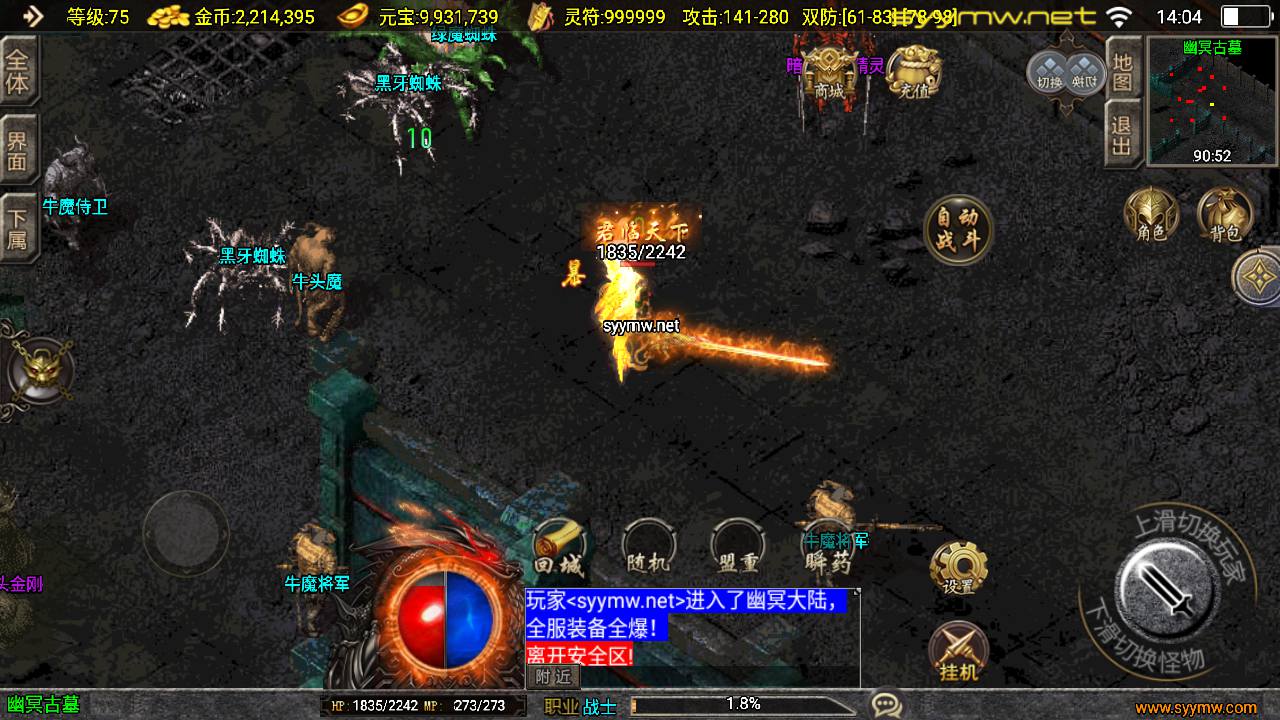This screenshot has height=720, width=1280.
Task: Switch to the 附近 nearby chat channel
Action: coord(553,677)
